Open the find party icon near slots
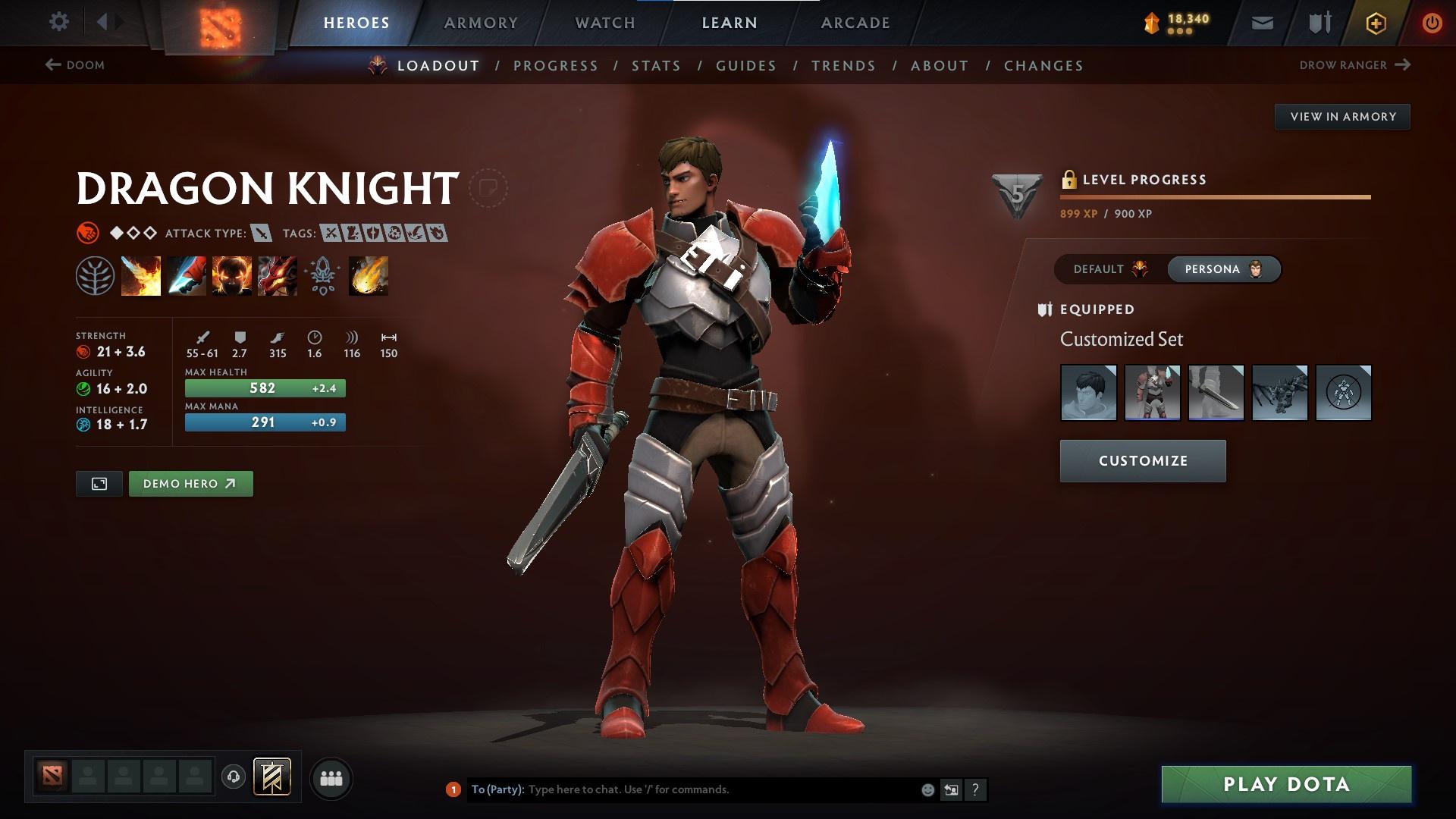Image resolution: width=1456 pixels, height=819 pixels. tap(331, 777)
